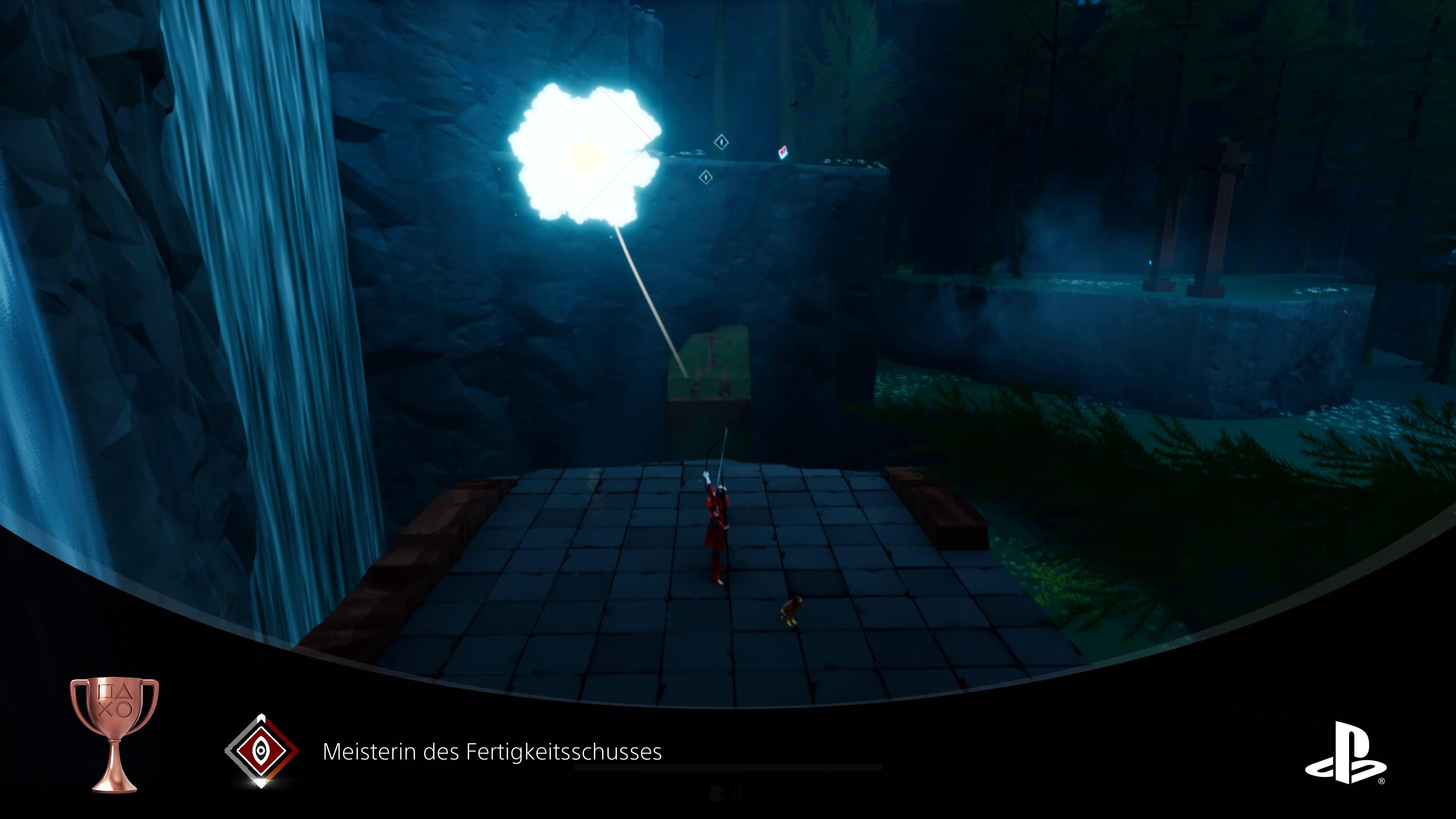Open the Meisterin des Fertigkeitsschusses trophy title

tap(492, 752)
